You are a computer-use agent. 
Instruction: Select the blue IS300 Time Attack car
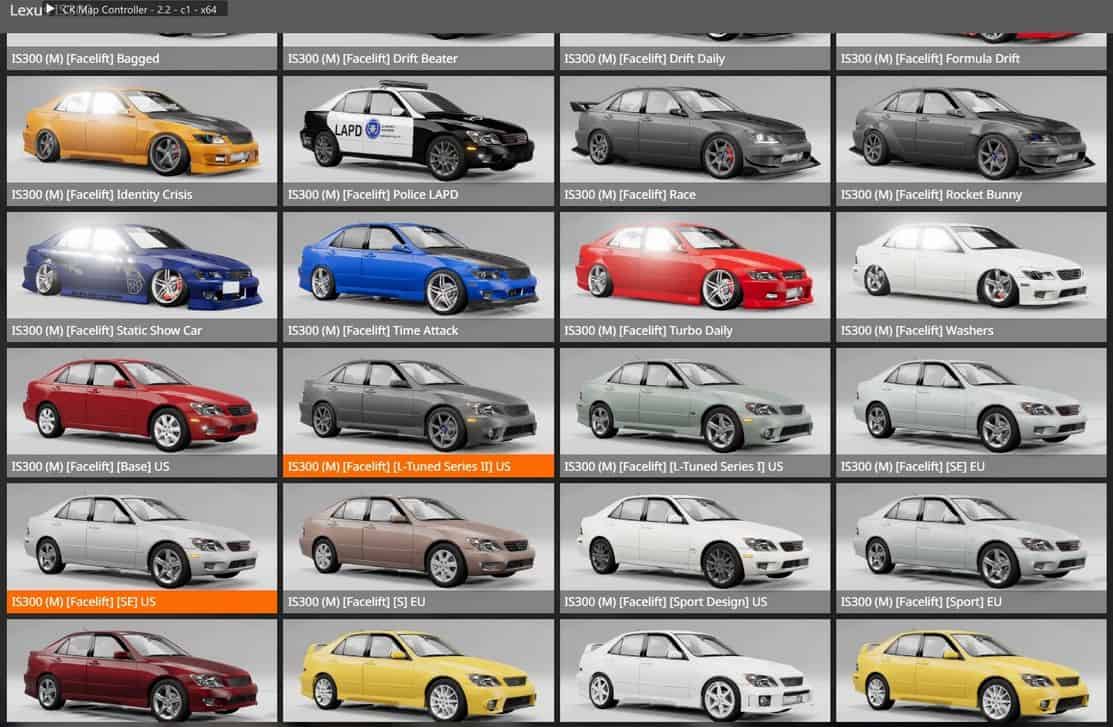418,266
